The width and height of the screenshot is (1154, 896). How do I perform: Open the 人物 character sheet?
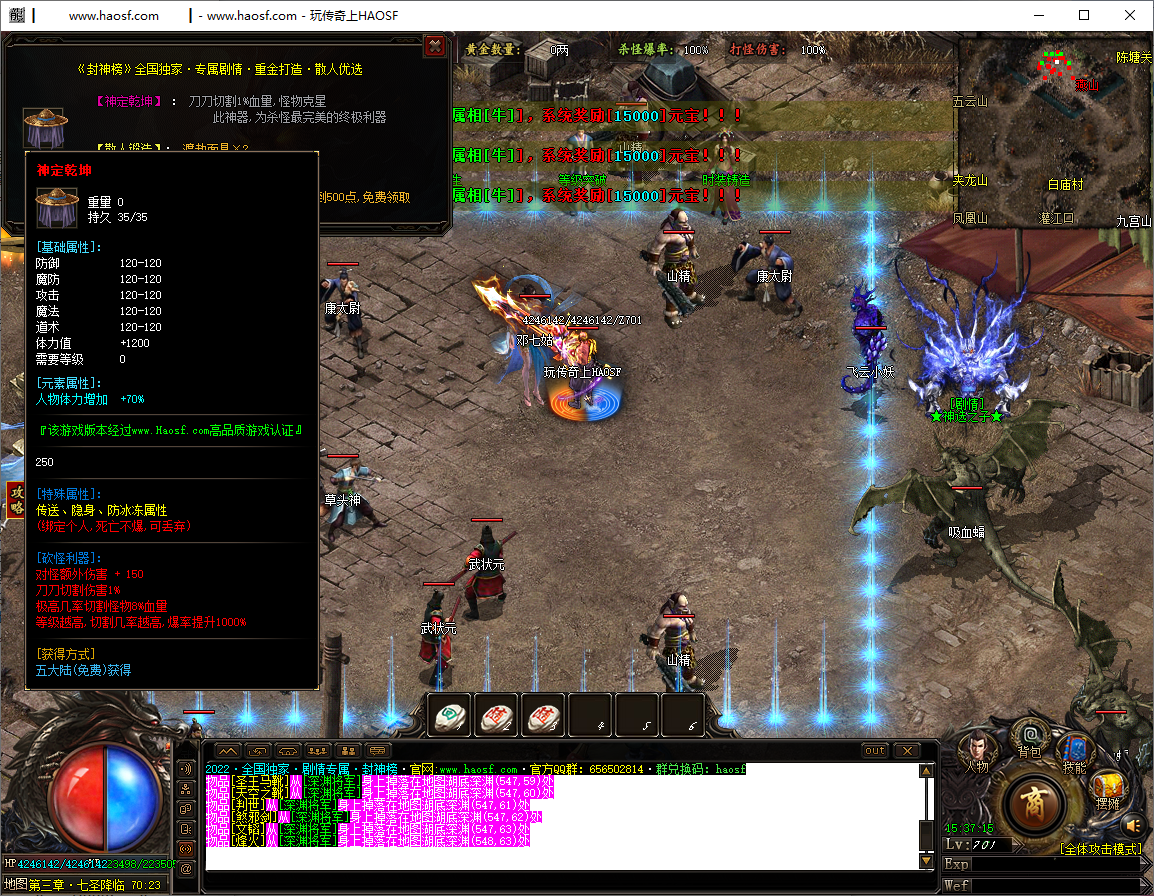(976, 750)
